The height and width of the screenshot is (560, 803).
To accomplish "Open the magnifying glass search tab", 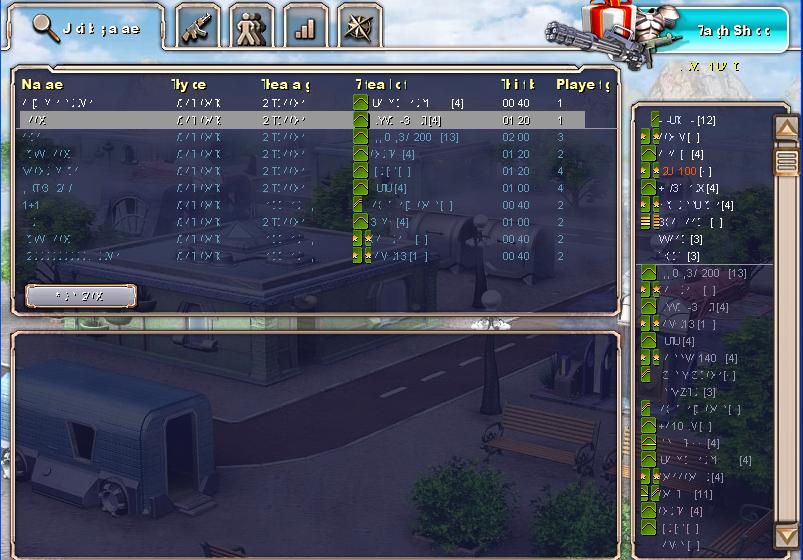I will click(x=85, y=28).
